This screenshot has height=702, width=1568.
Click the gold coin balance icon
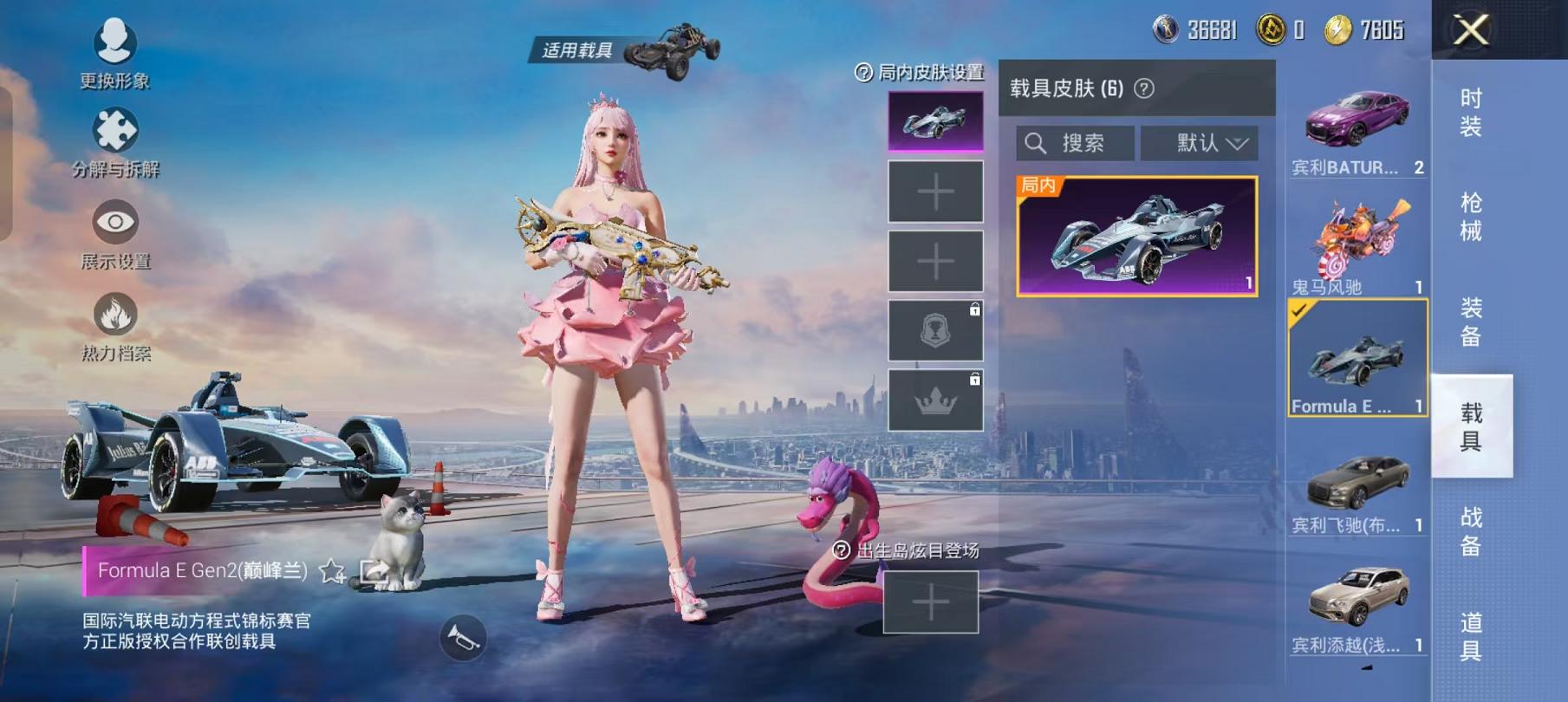click(1336, 30)
